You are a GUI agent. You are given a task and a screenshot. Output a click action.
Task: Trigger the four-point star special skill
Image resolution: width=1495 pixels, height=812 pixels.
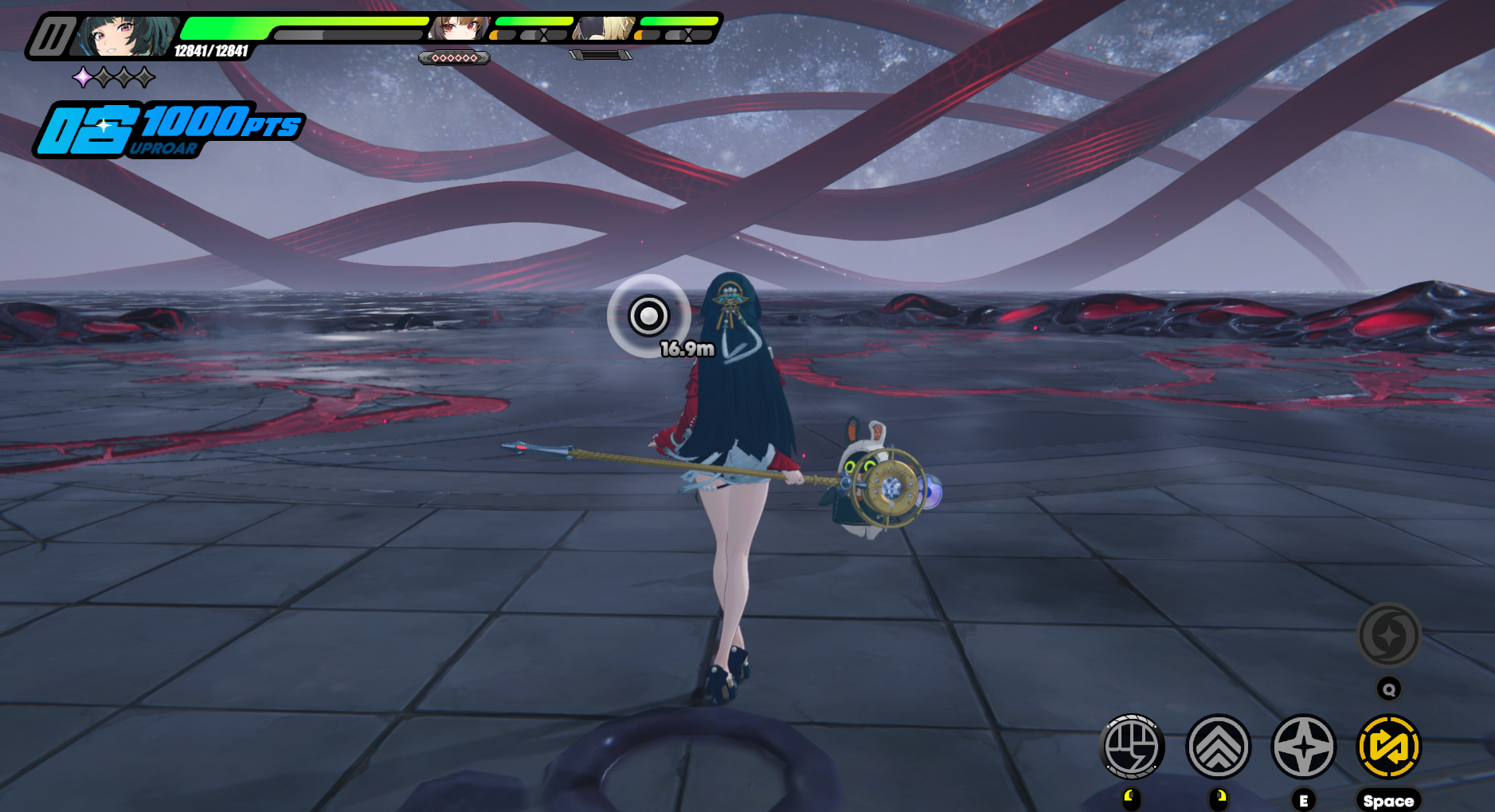[1303, 747]
